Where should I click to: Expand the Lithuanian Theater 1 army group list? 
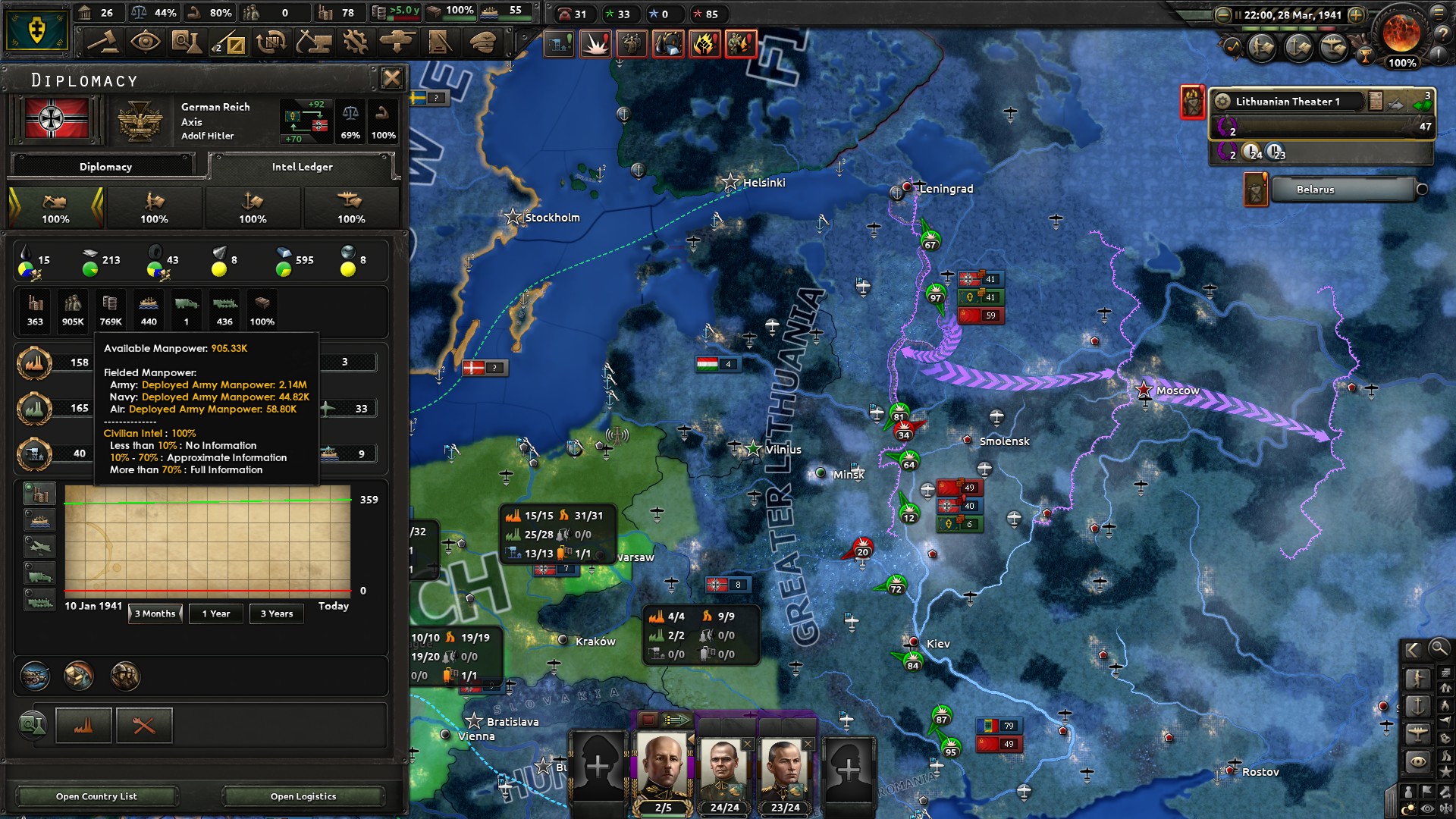click(1424, 105)
